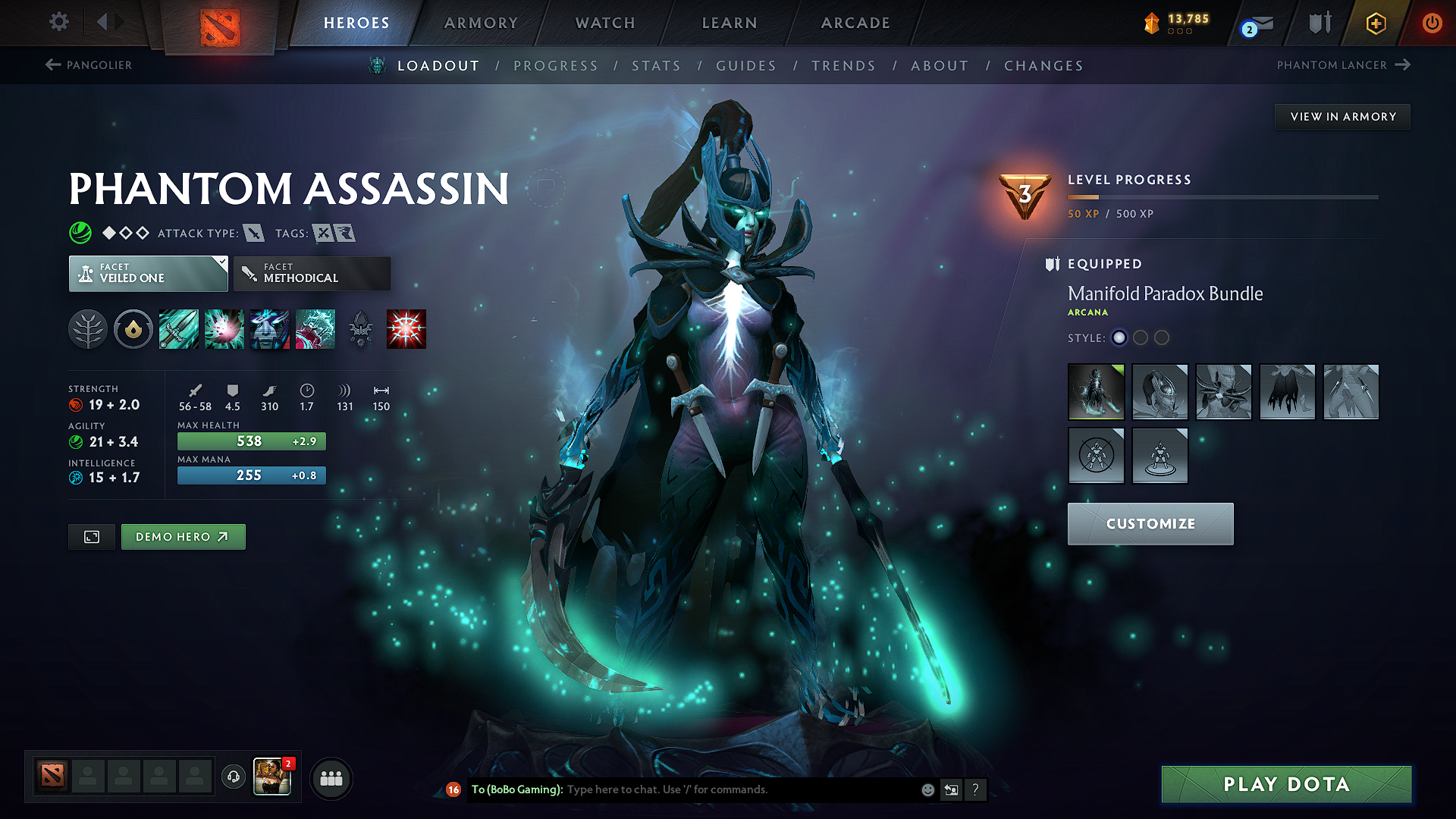The image size is (1456, 819).
Task: Select the first Manifold Paradox style thumbnail
Action: pyautogui.click(x=1096, y=392)
